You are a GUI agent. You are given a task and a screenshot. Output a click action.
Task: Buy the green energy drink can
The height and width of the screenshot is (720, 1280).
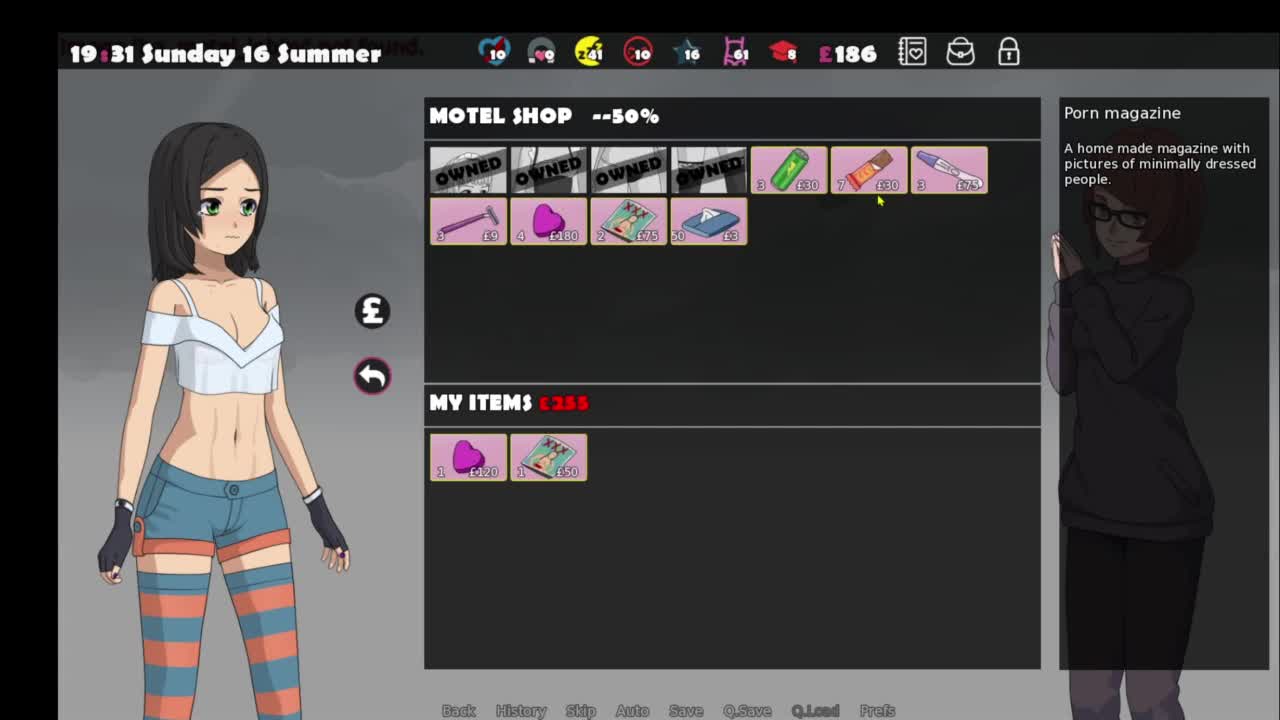click(789, 170)
